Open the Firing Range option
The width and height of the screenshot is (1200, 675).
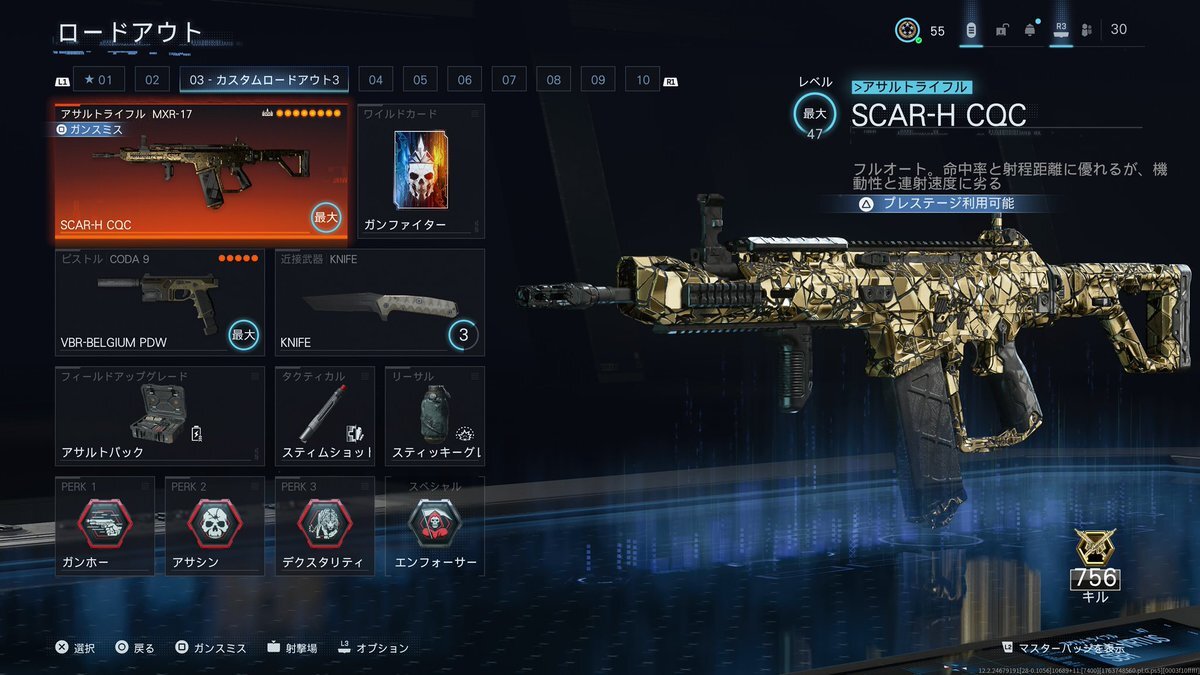click(x=292, y=648)
